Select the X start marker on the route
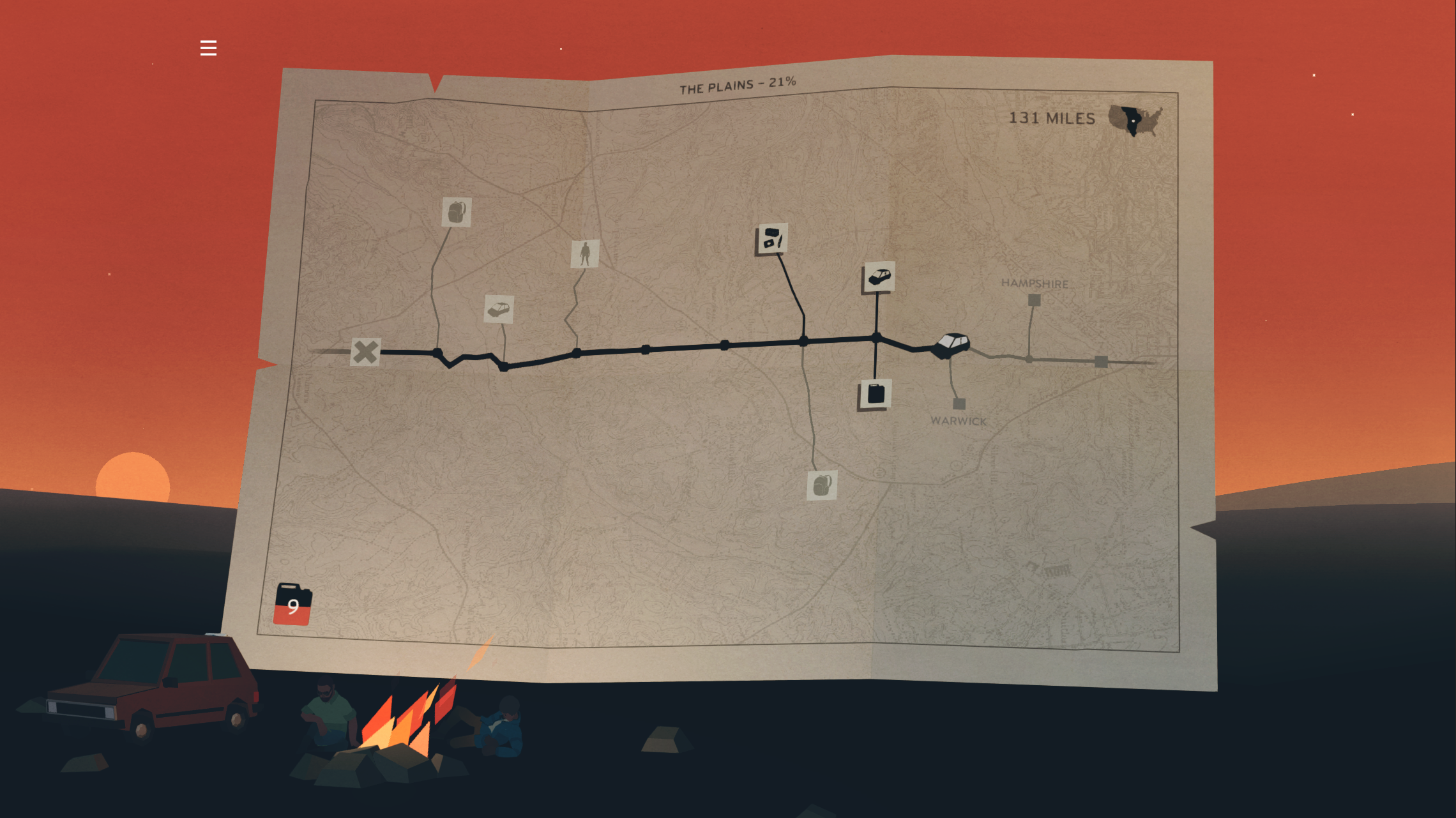 pyautogui.click(x=365, y=352)
